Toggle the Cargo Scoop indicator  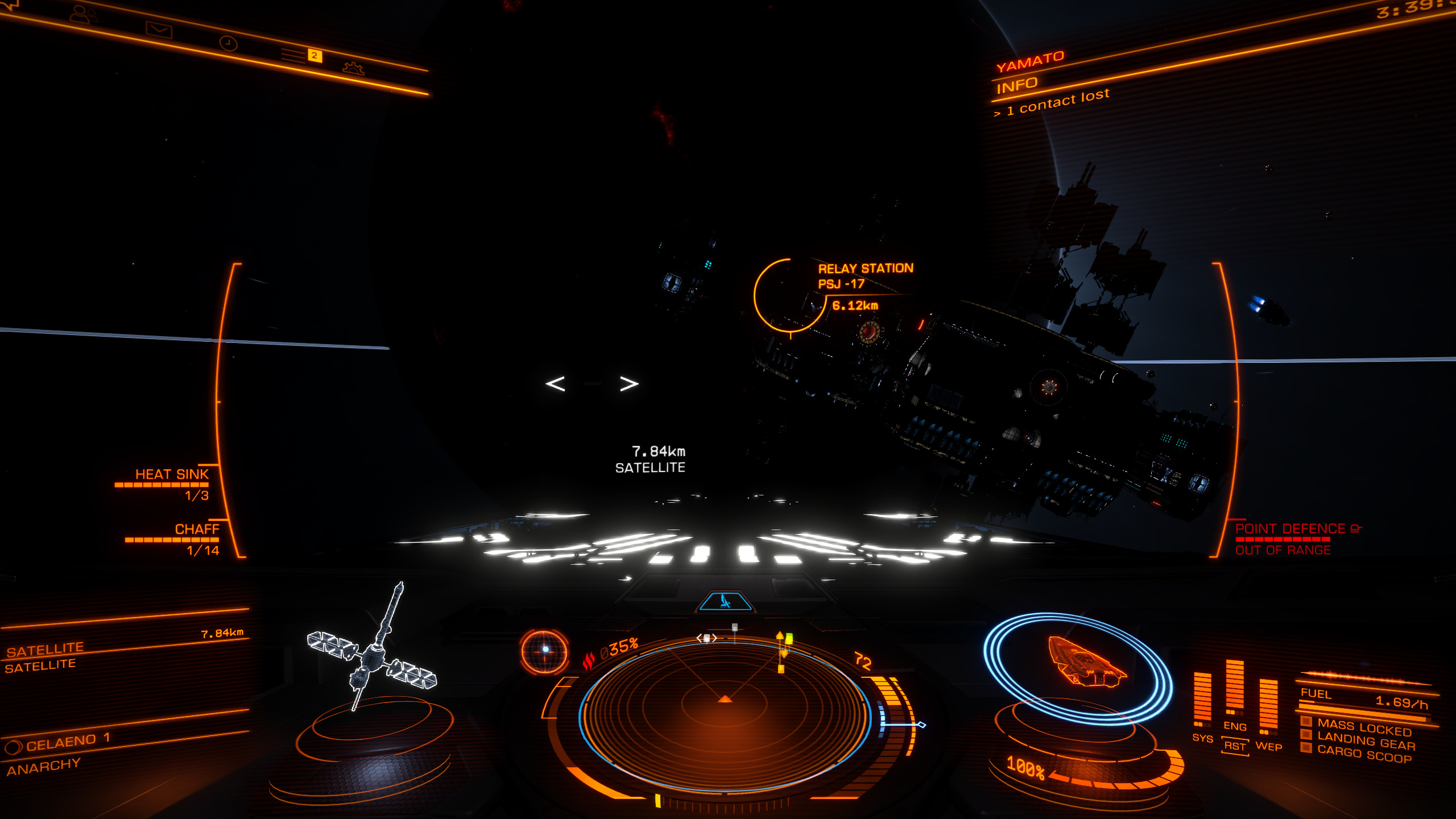point(1364,754)
